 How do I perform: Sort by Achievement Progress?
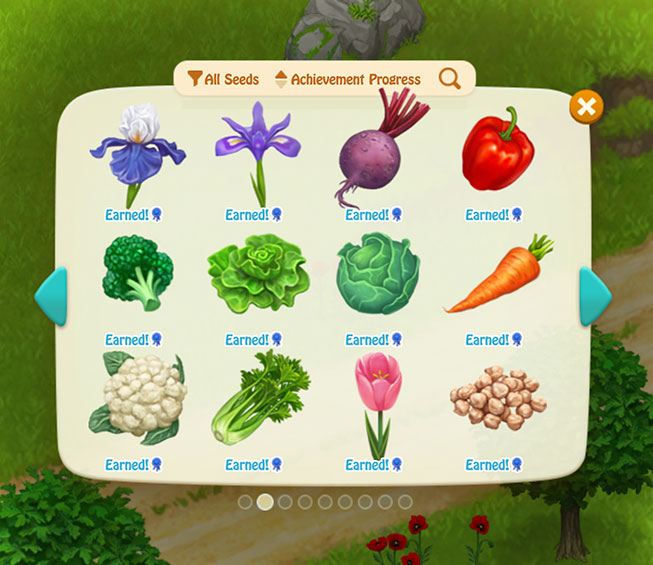(347, 79)
